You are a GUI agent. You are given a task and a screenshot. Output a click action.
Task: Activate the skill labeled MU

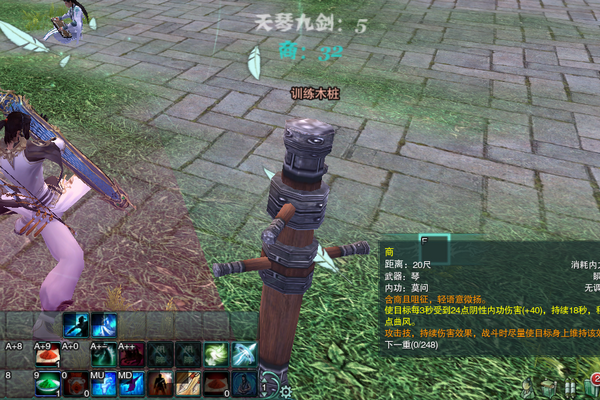(103, 384)
